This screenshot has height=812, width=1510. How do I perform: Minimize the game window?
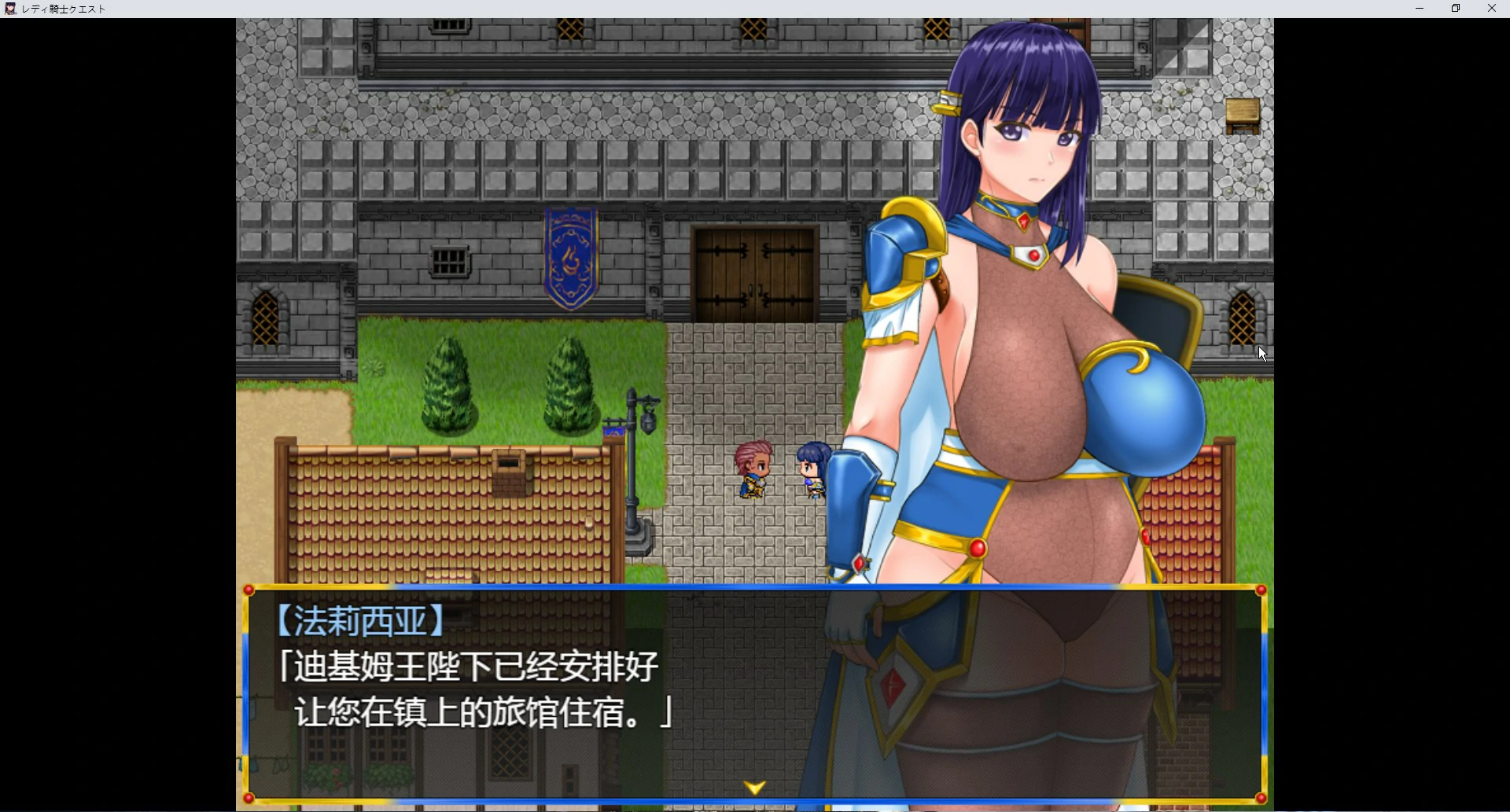[x=1419, y=9]
